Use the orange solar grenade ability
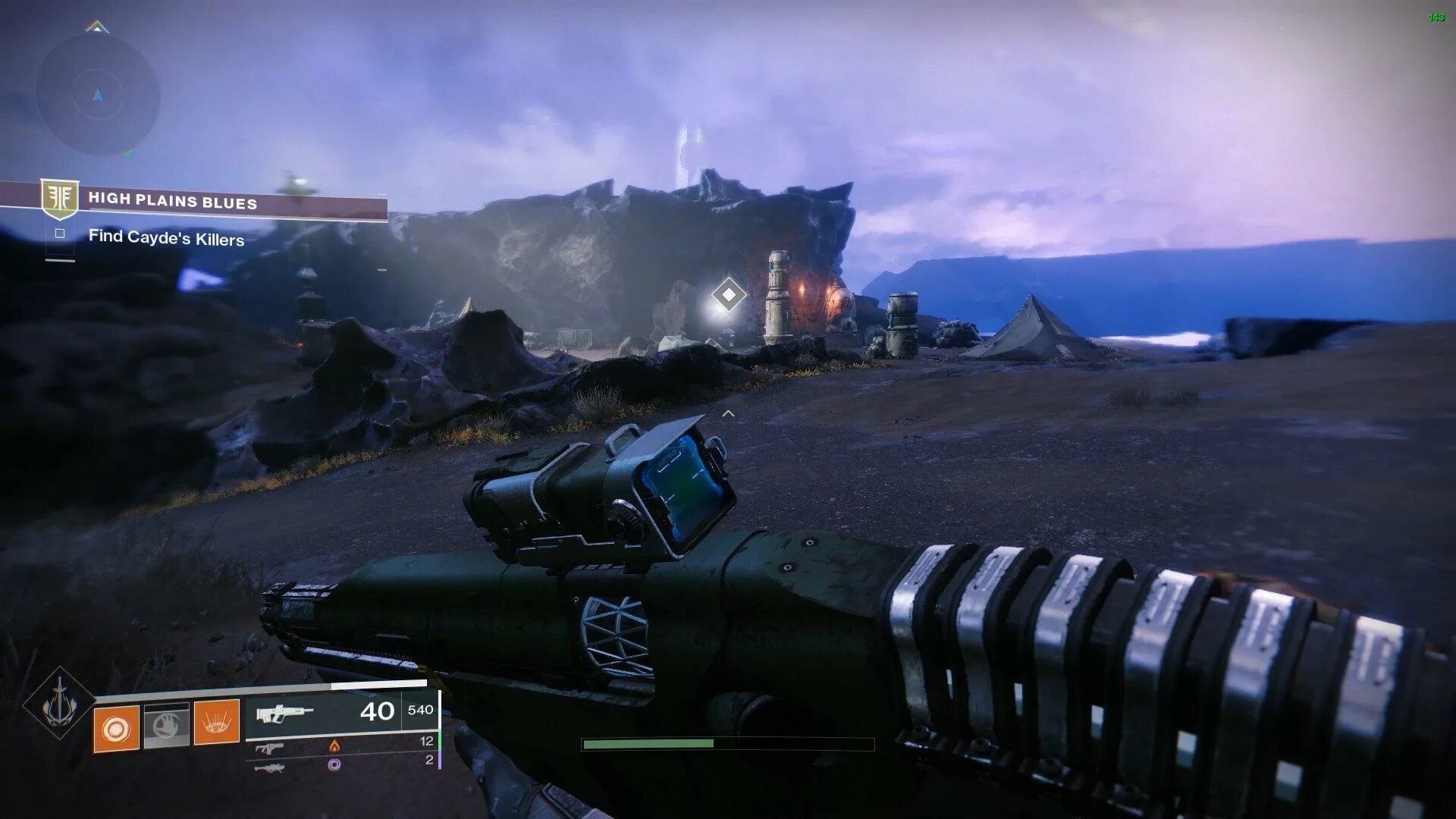The height and width of the screenshot is (819, 1456). point(116,728)
